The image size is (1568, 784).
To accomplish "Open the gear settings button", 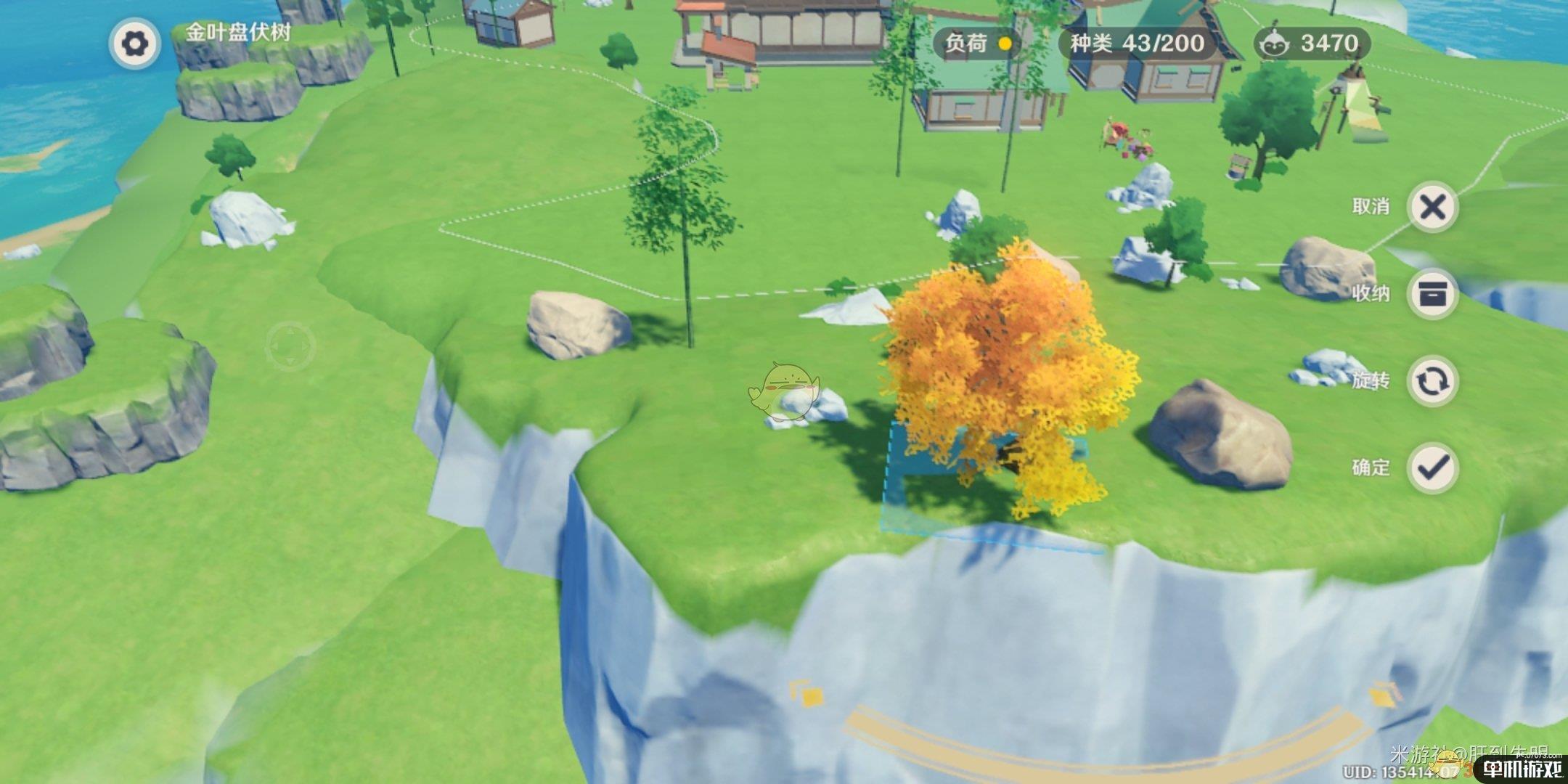I will [134, 44].
